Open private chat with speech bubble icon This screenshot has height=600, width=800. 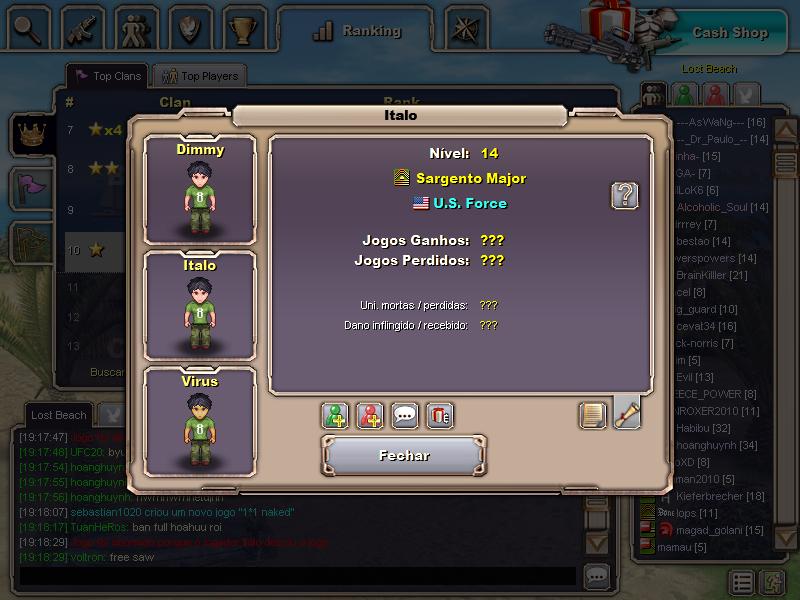[404, 415]
